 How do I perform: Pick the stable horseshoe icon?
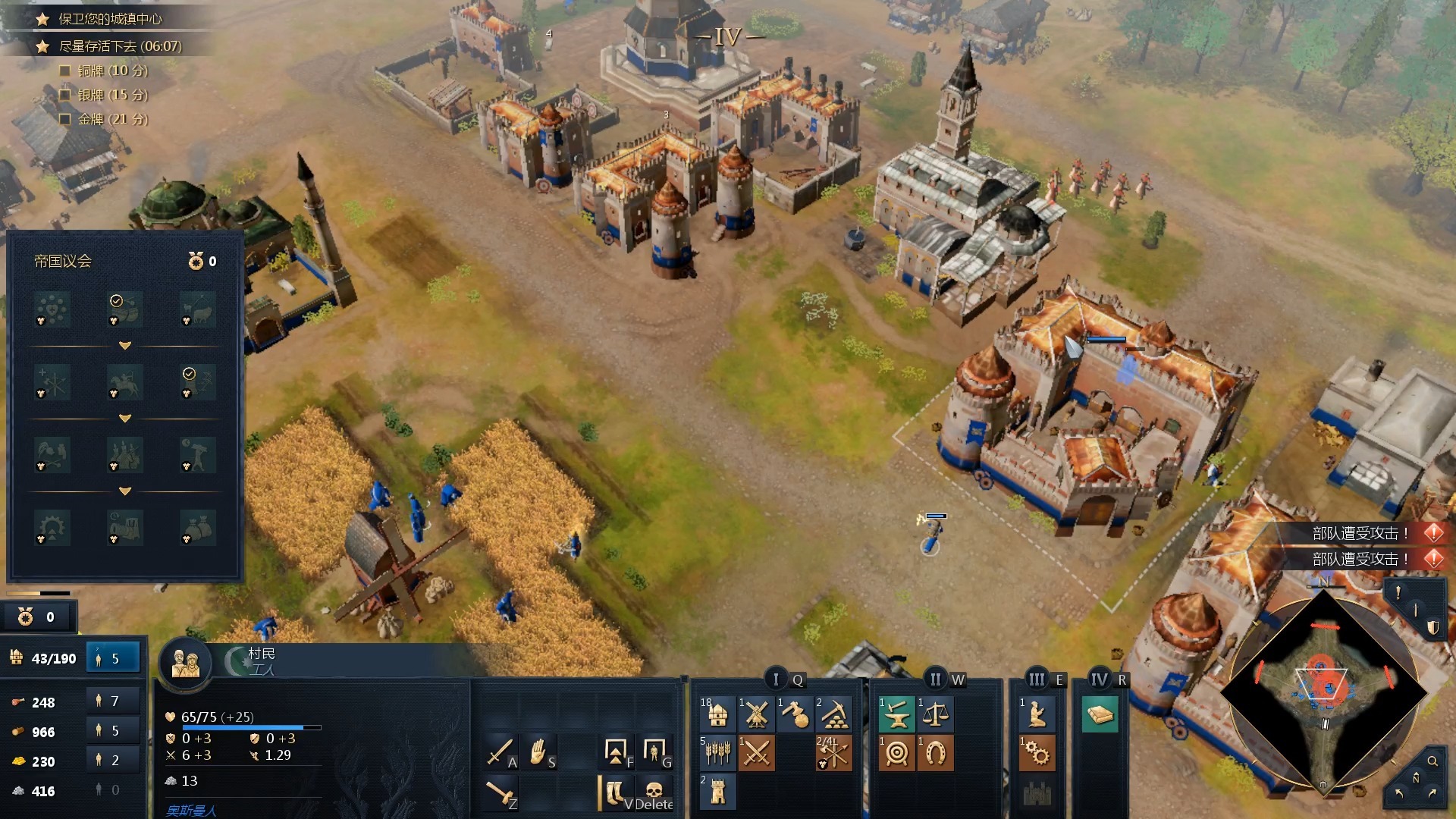935,753
